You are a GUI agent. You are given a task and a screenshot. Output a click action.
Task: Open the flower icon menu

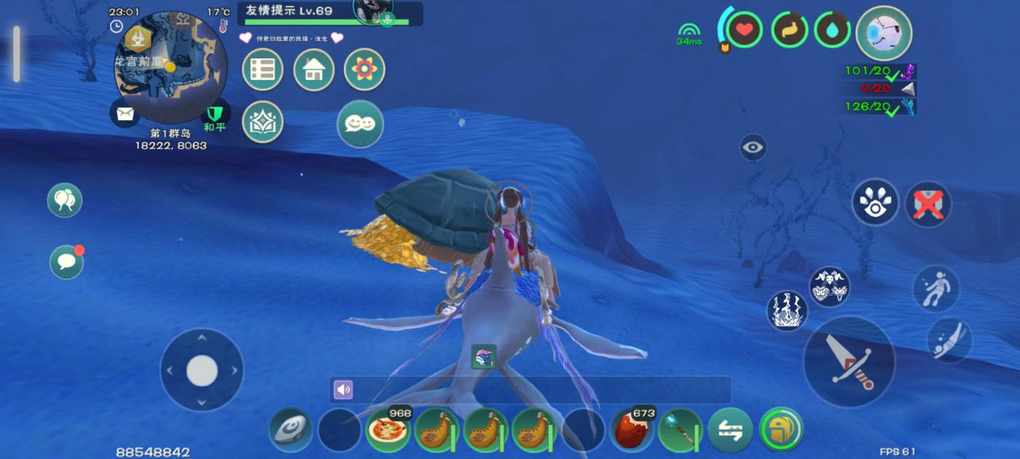tap(364, 70)
